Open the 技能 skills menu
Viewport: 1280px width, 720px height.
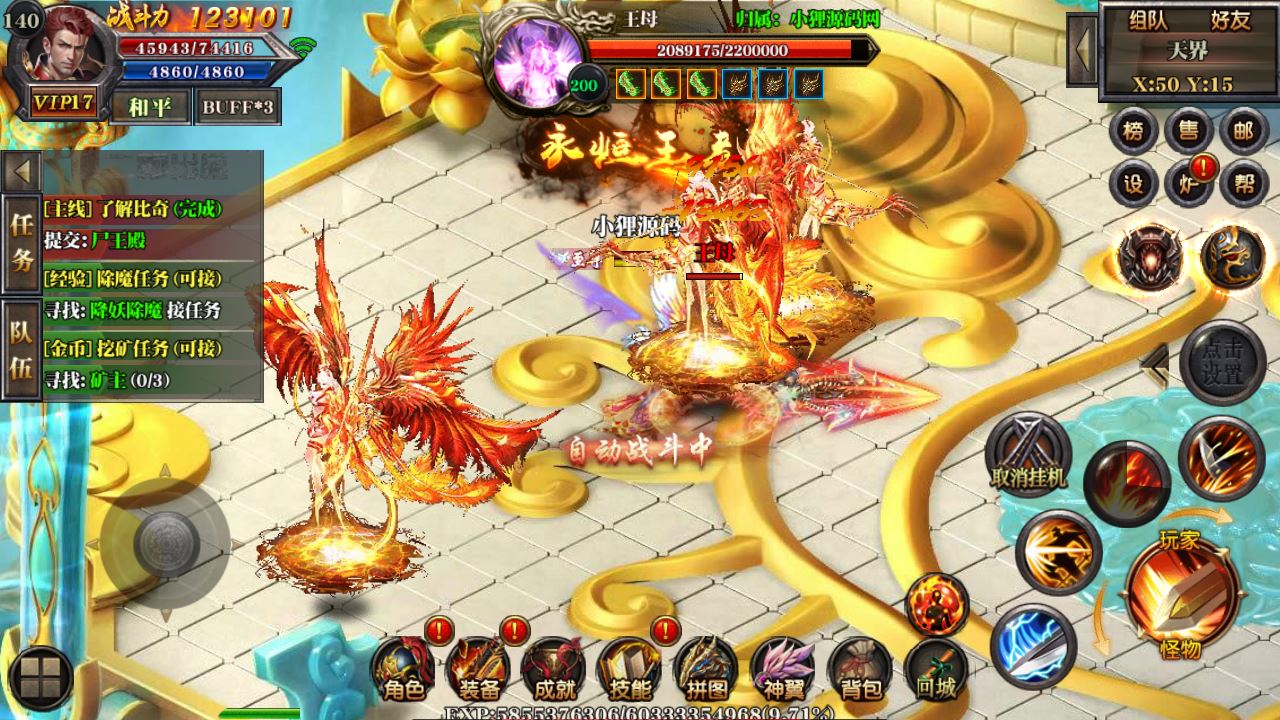point(630,670)
